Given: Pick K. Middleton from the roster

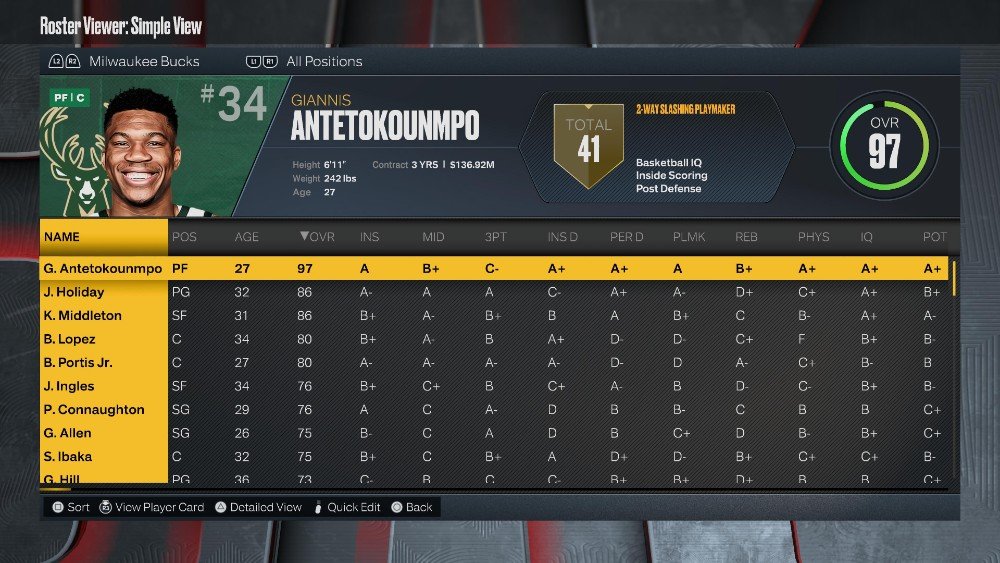Looking at the screenshot, I should point(82,316).
